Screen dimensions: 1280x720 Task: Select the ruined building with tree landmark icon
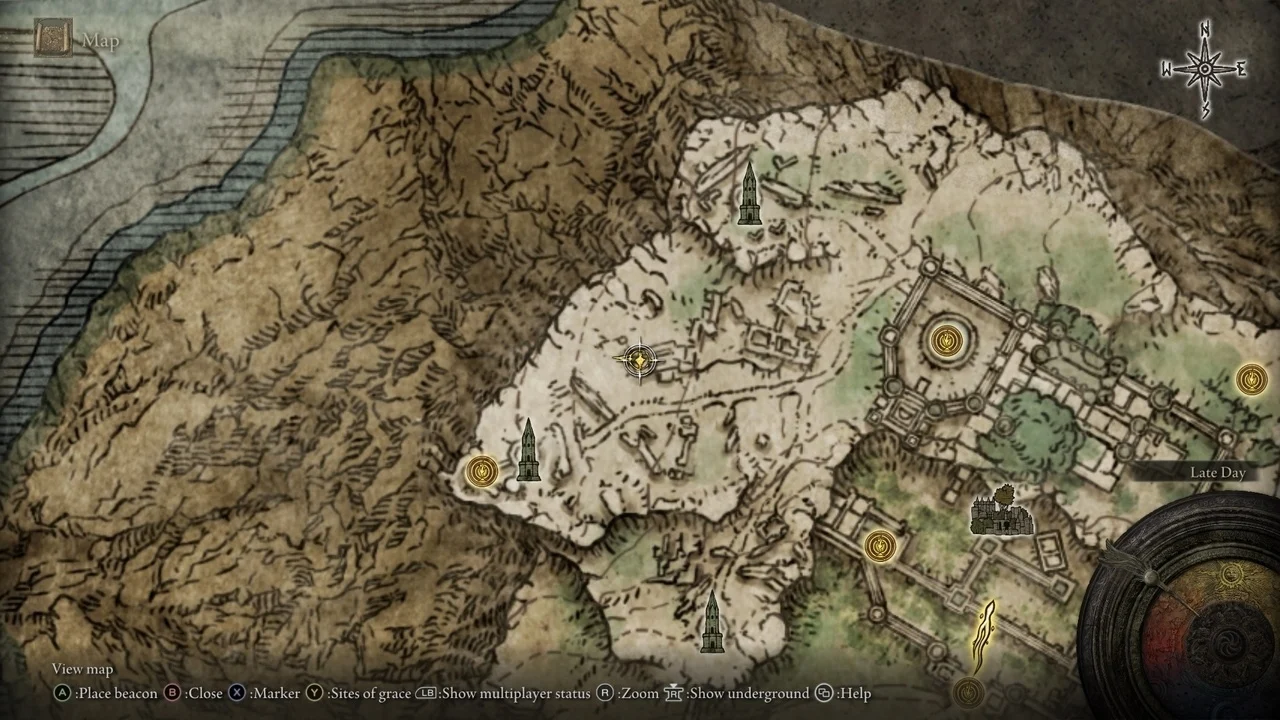999,511
